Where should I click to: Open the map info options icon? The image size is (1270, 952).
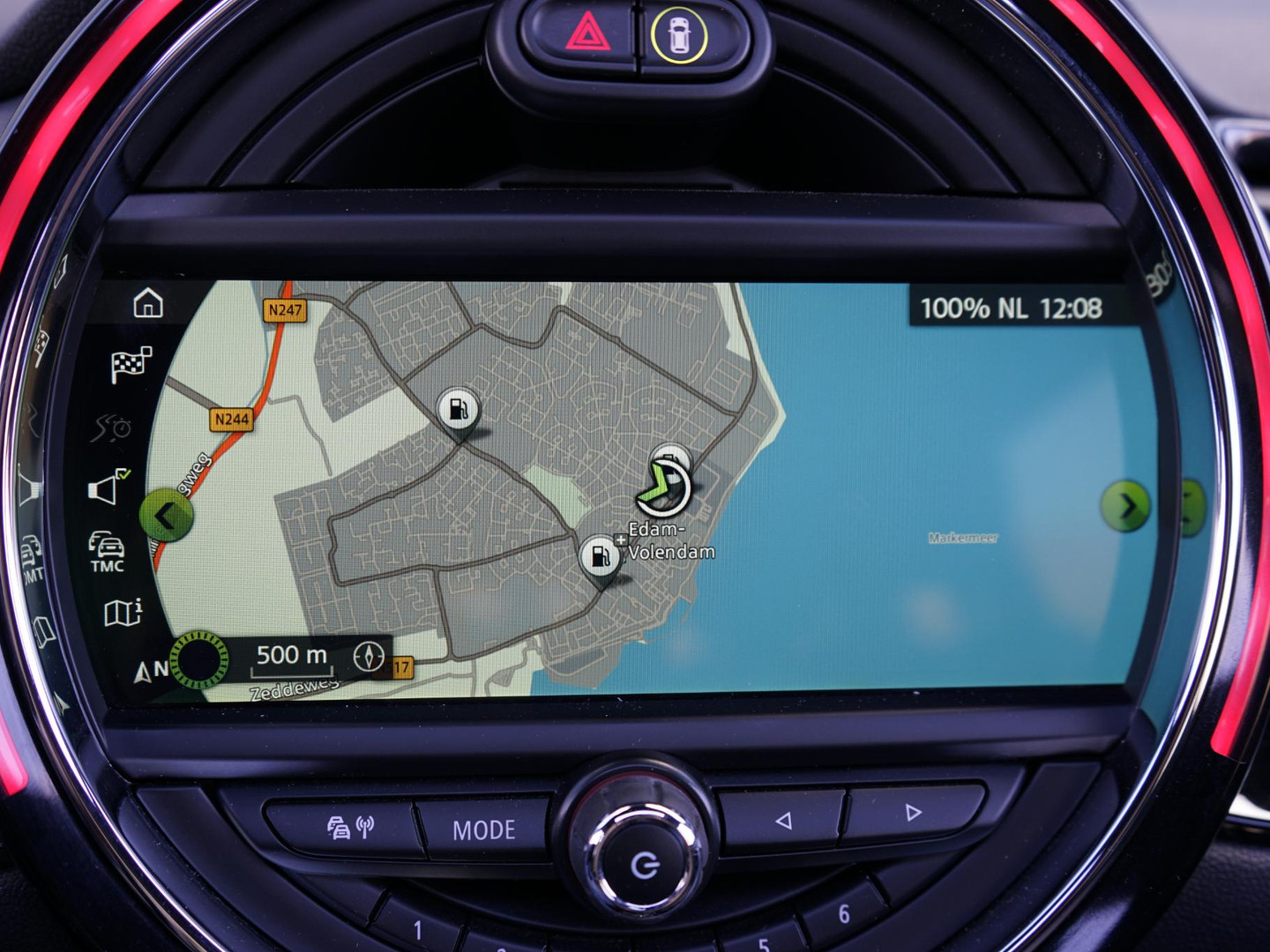pos(123,612)
